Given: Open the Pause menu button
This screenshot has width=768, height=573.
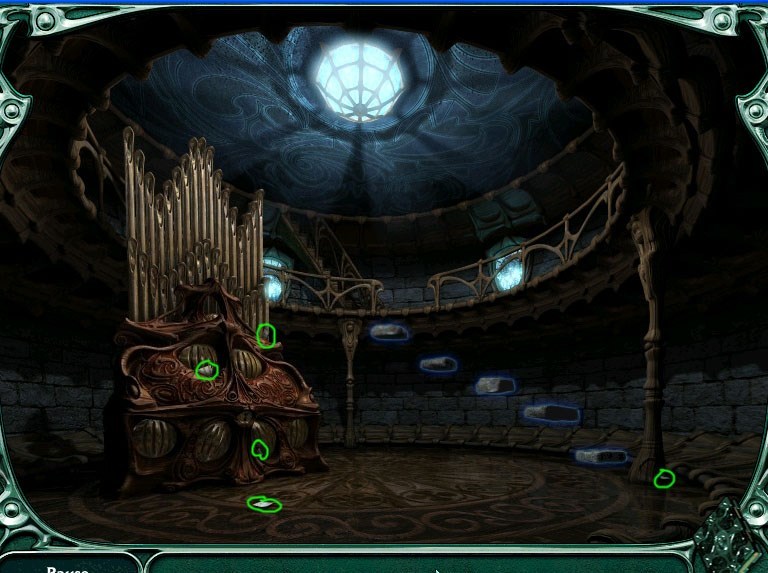Looking at the screenshot, I should click(67, 567).
